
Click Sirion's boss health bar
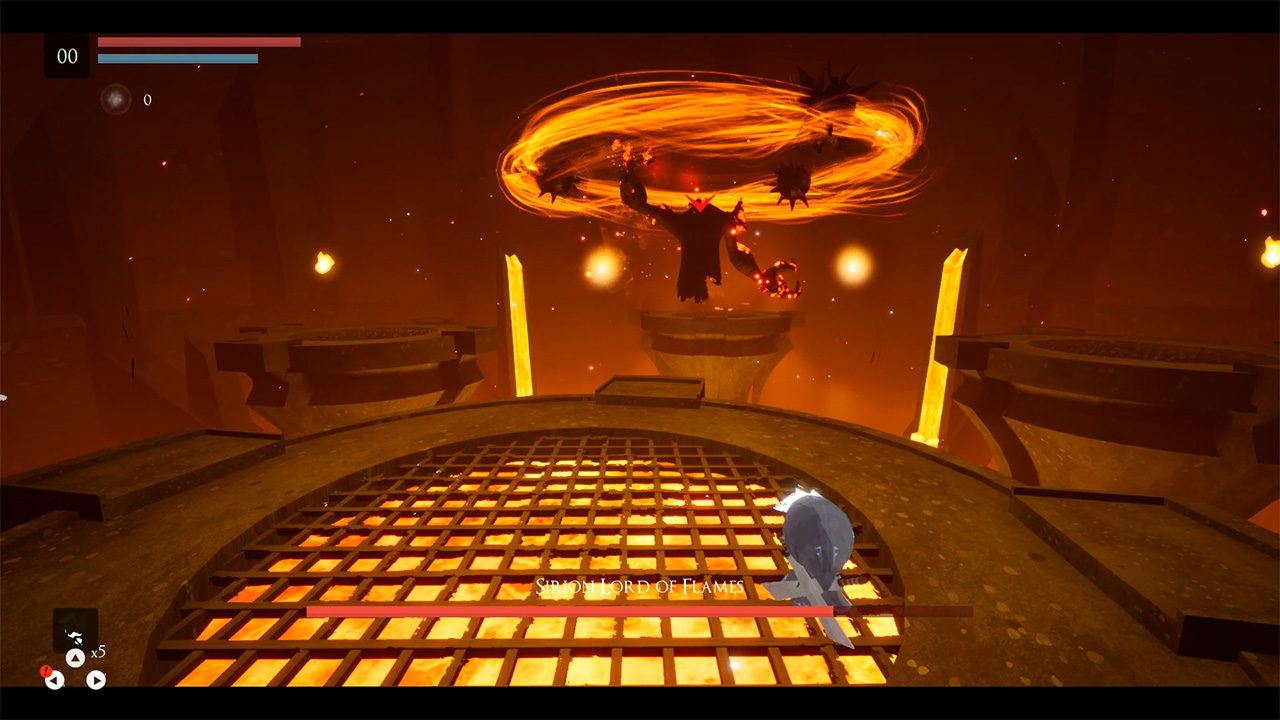(x=570, y=607)
